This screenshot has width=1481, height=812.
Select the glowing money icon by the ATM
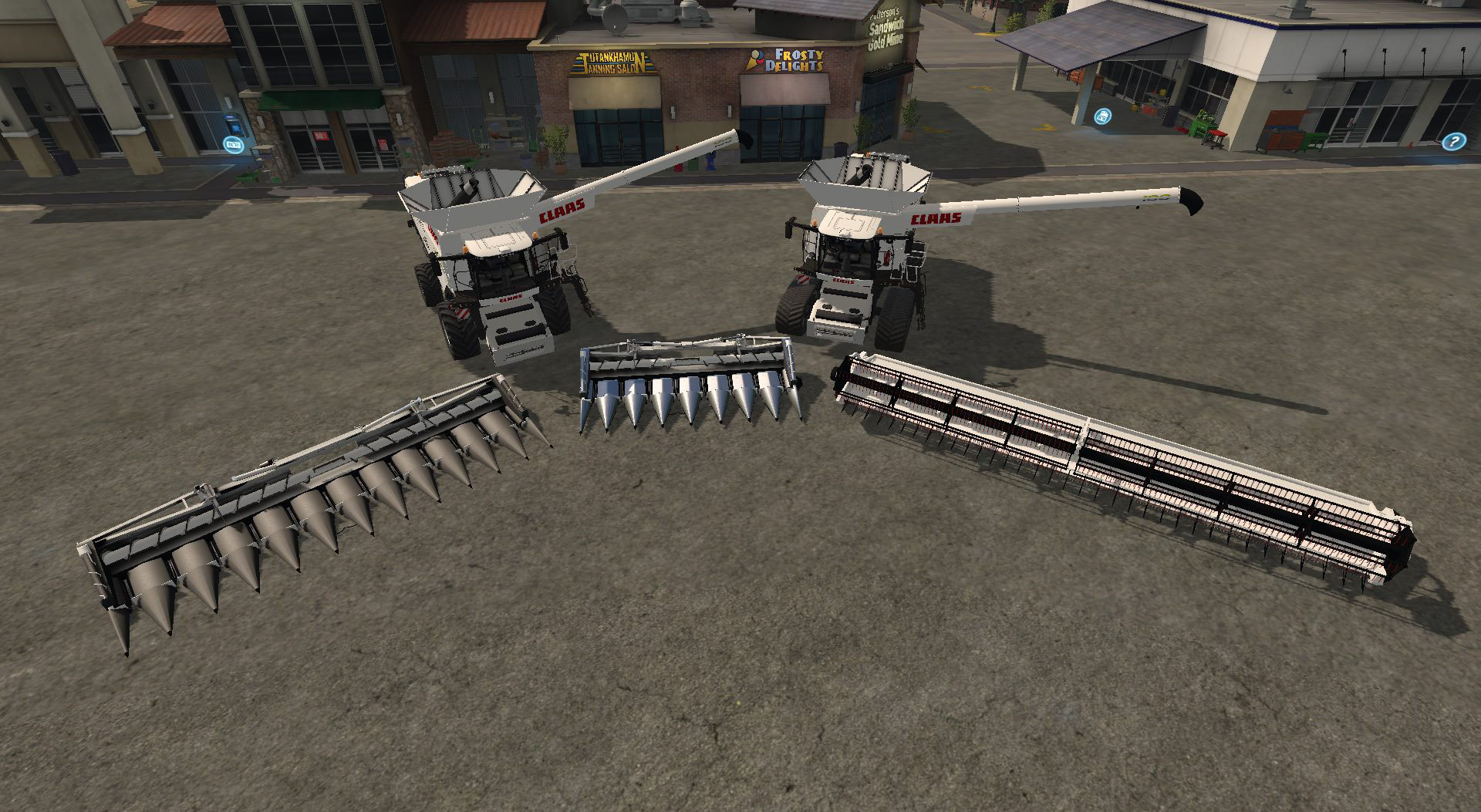232,143
